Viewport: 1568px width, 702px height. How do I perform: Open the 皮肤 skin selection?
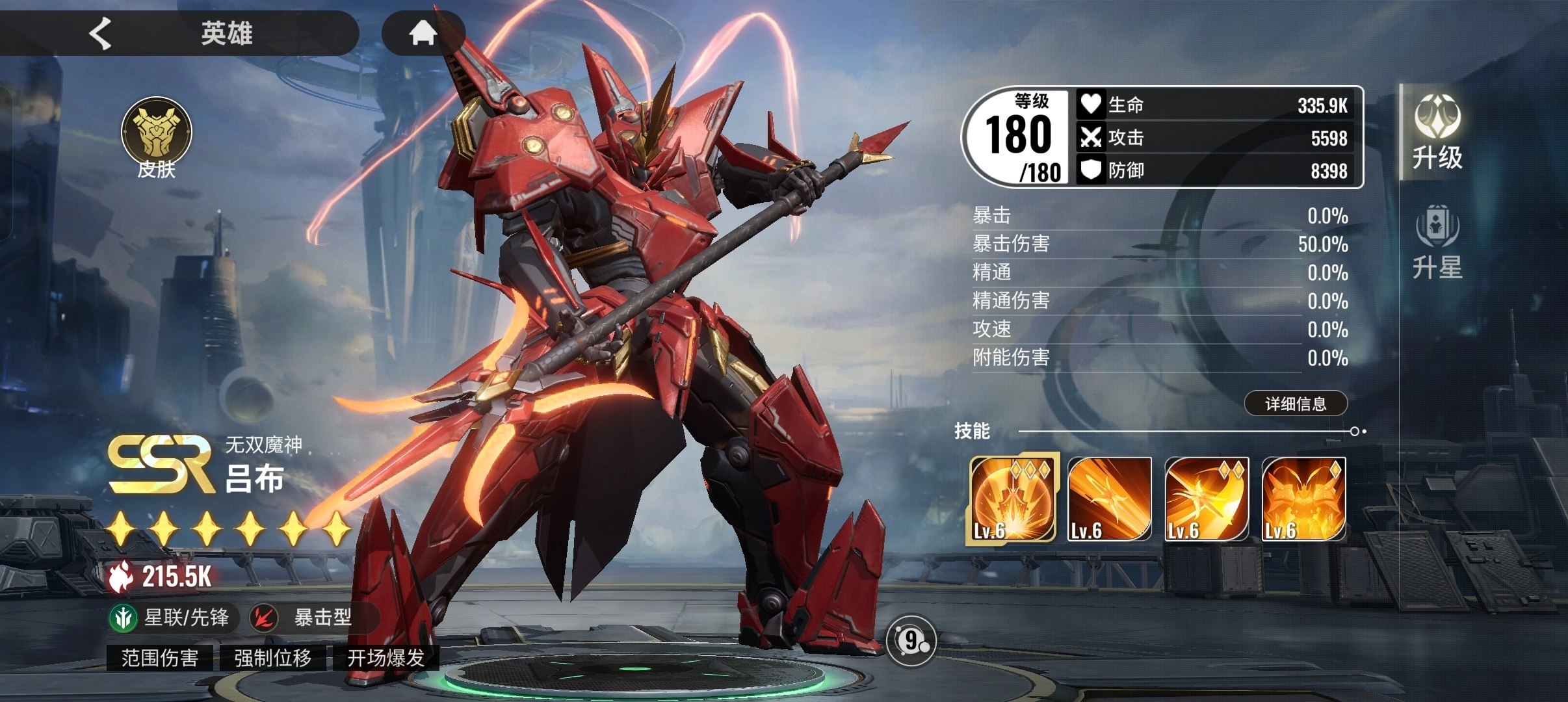click(157, 138)
